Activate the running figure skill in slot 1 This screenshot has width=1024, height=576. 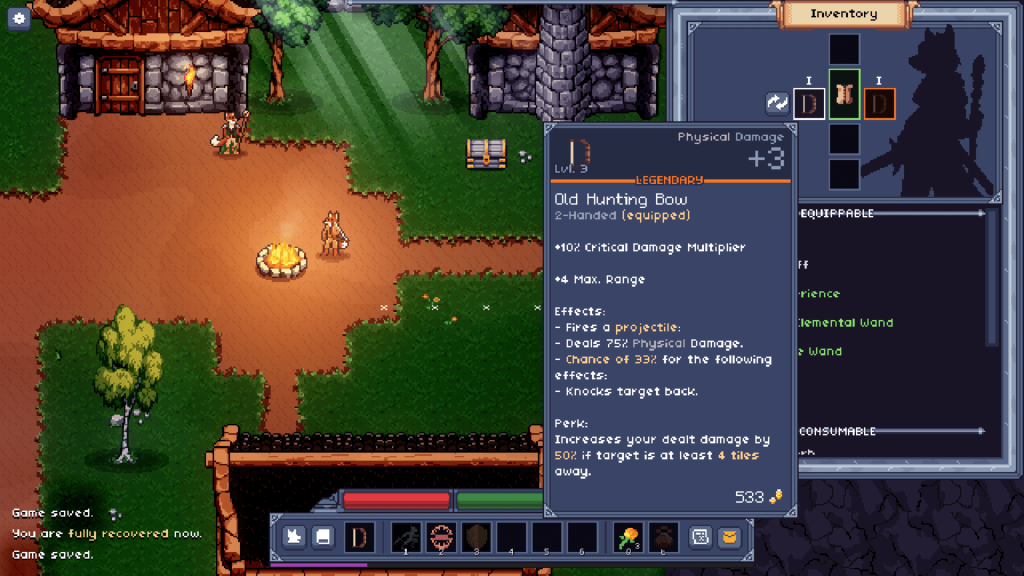coord(407,537)
